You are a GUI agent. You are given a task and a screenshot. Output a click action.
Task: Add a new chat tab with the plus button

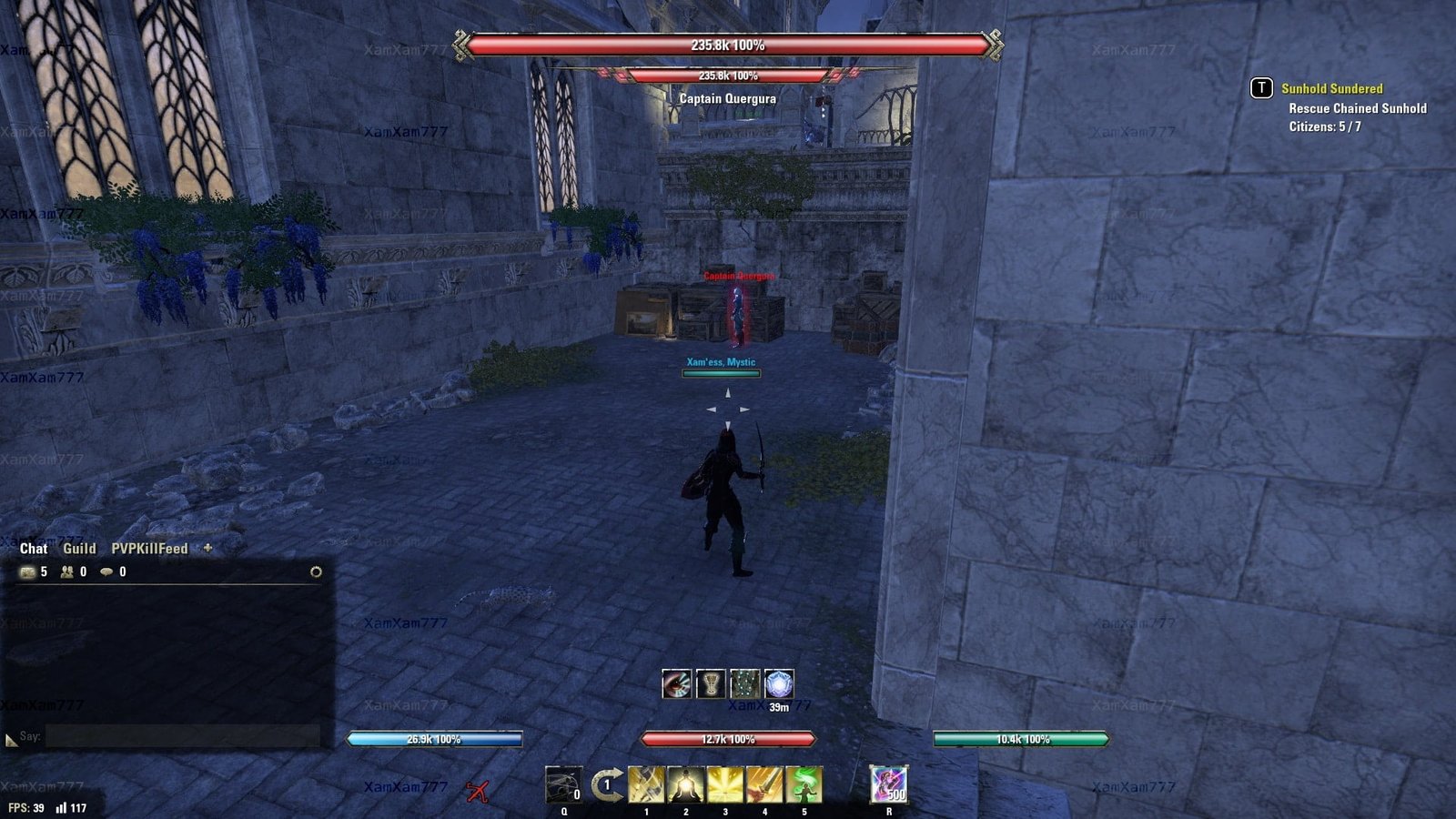(207, 548)
